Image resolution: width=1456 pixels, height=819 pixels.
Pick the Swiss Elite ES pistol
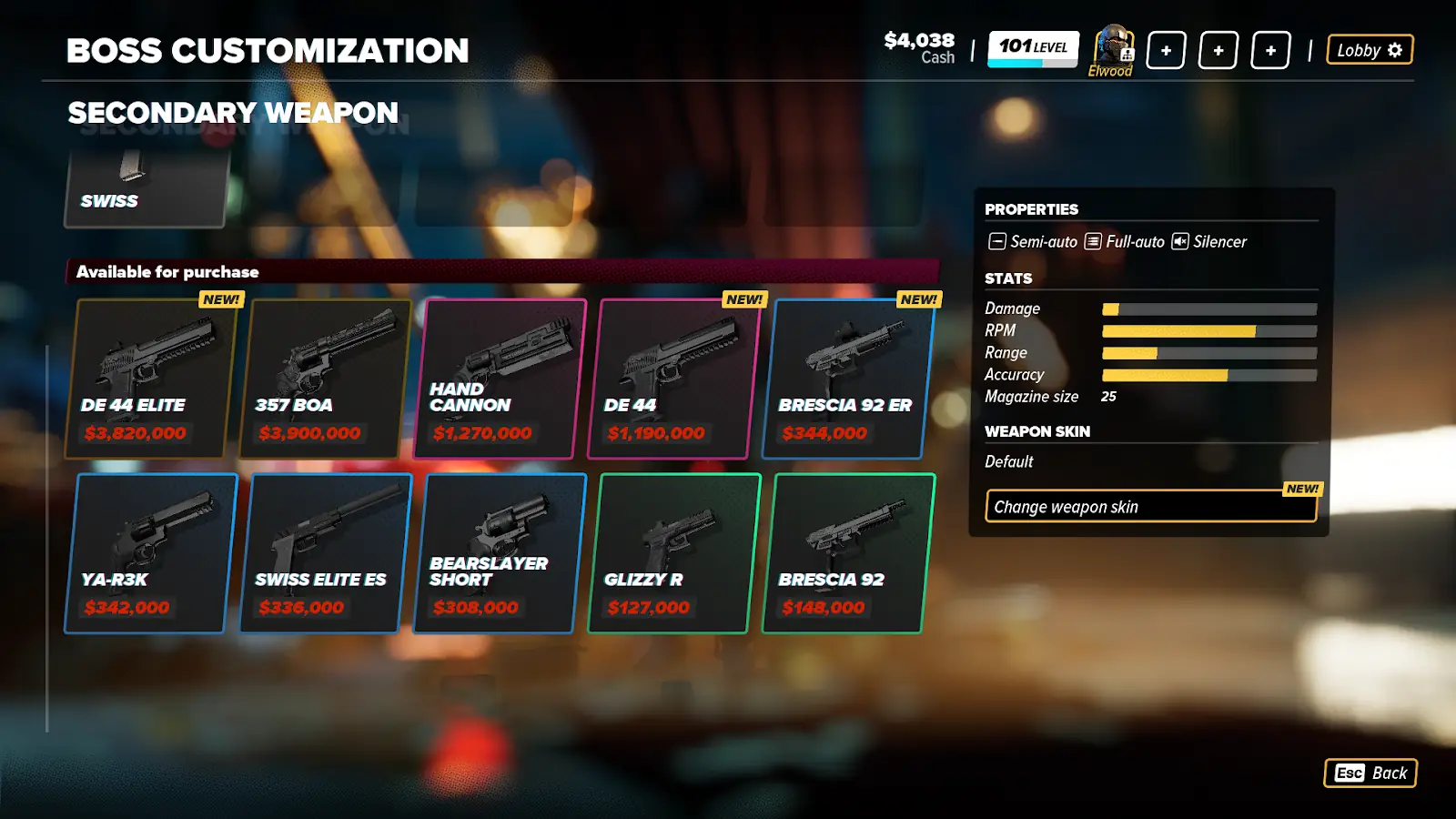click(325, 553)
